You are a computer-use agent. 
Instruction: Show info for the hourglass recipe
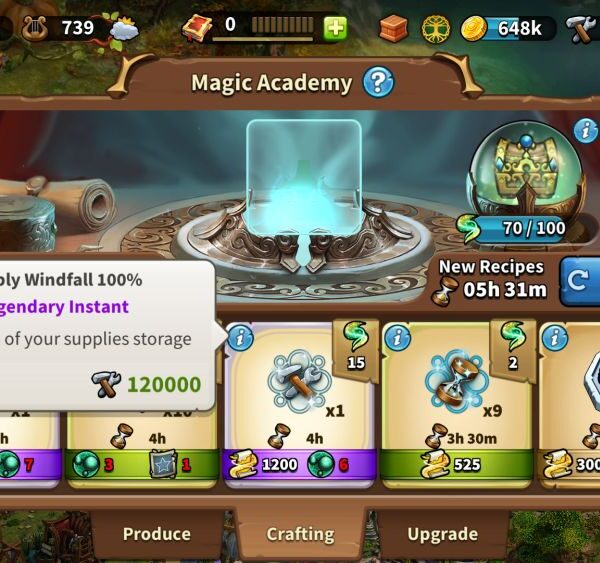(397, 338)
